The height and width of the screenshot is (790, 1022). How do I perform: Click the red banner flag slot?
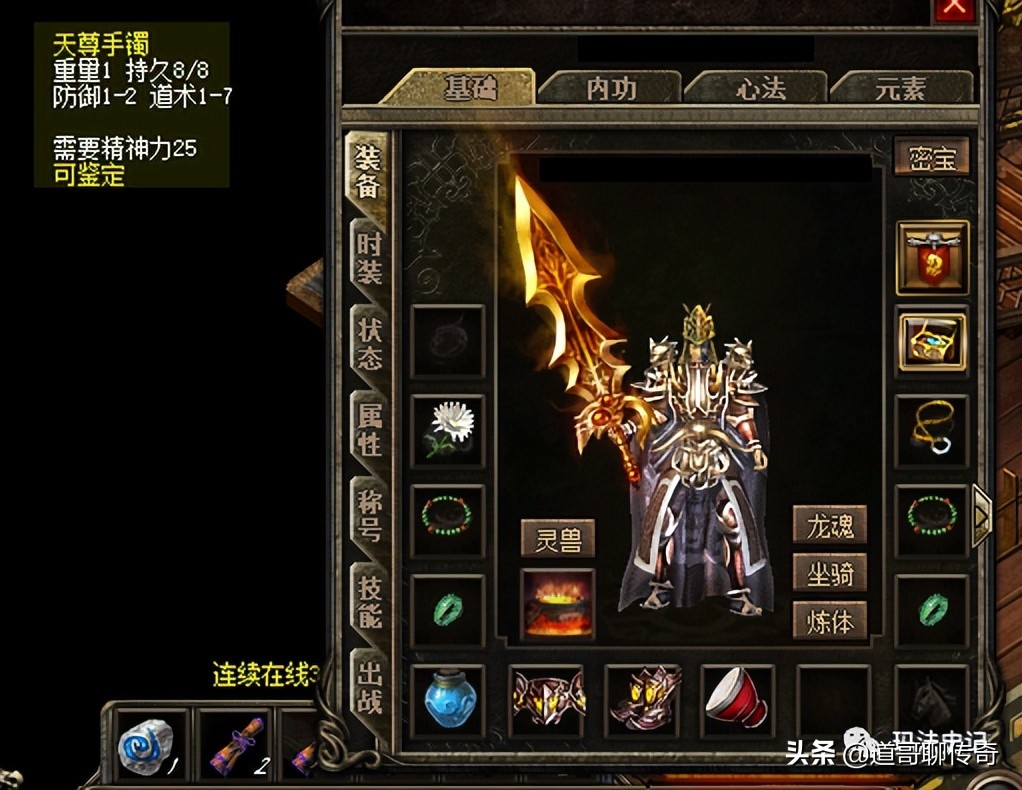coord(932,257)
